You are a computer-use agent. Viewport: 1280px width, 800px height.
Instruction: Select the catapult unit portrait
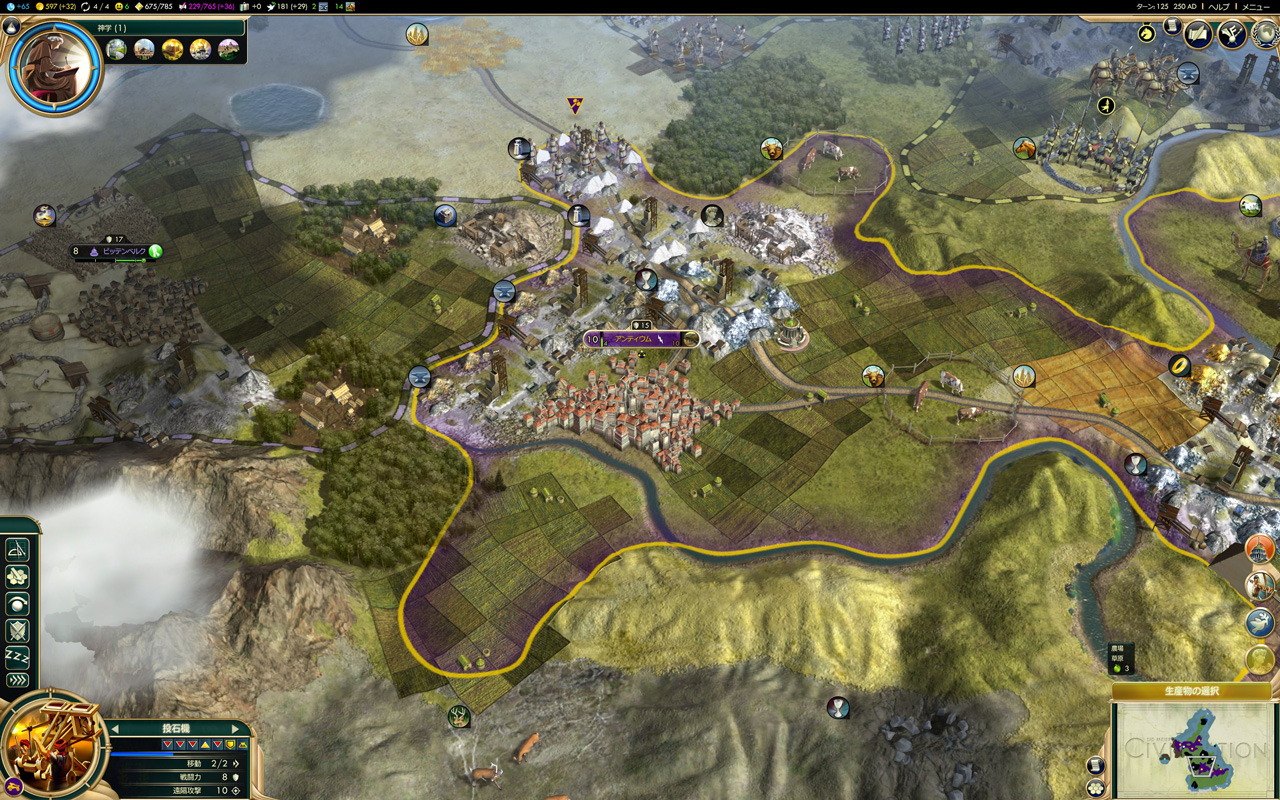point(53,746)
